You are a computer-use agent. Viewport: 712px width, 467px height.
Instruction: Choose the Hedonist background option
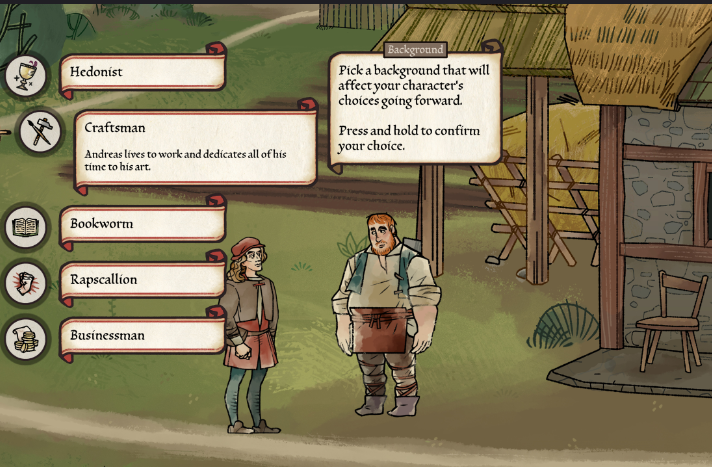tap(142, 72)
